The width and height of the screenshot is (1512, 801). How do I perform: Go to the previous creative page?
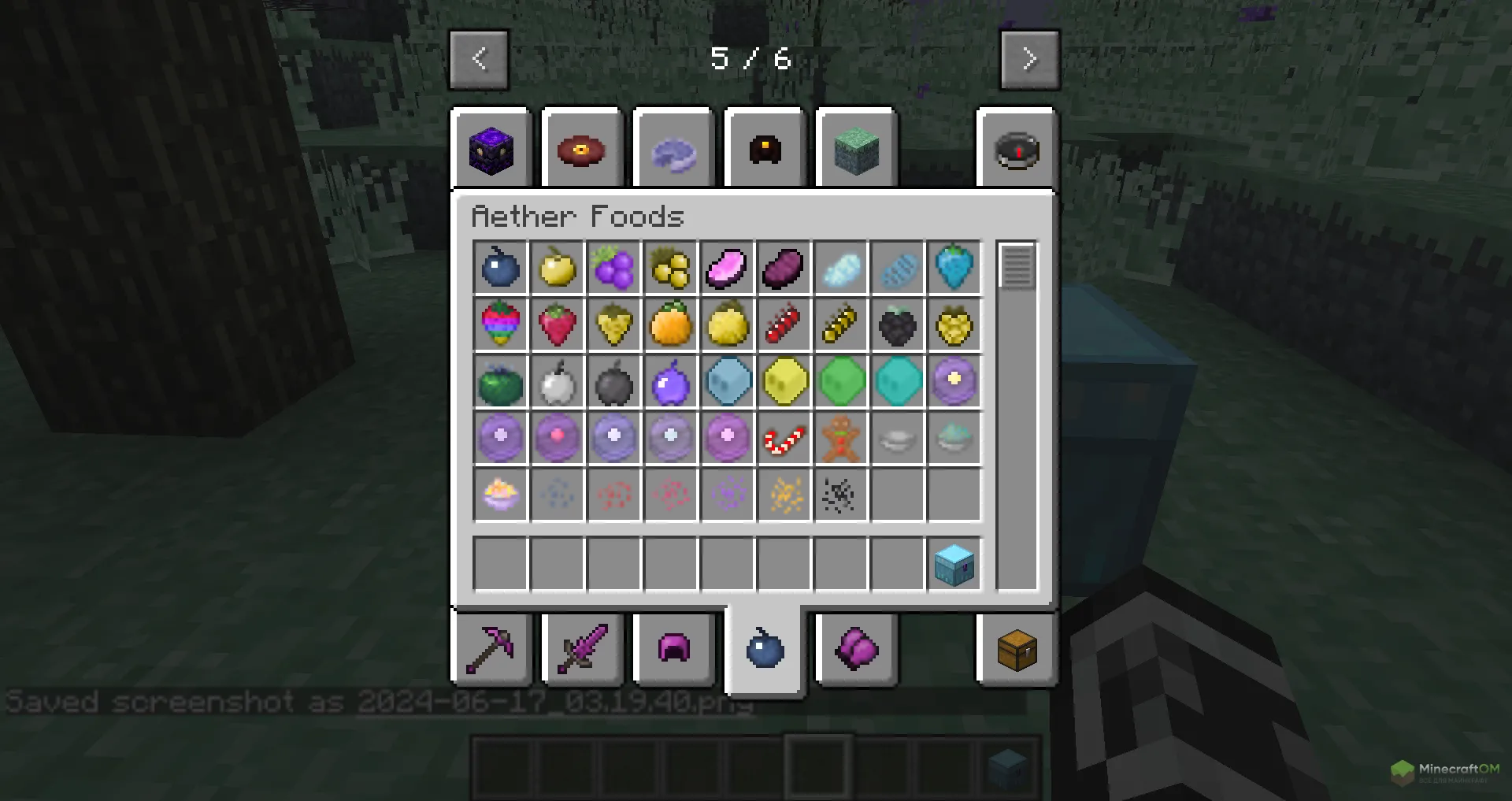(x=479, y=59)
